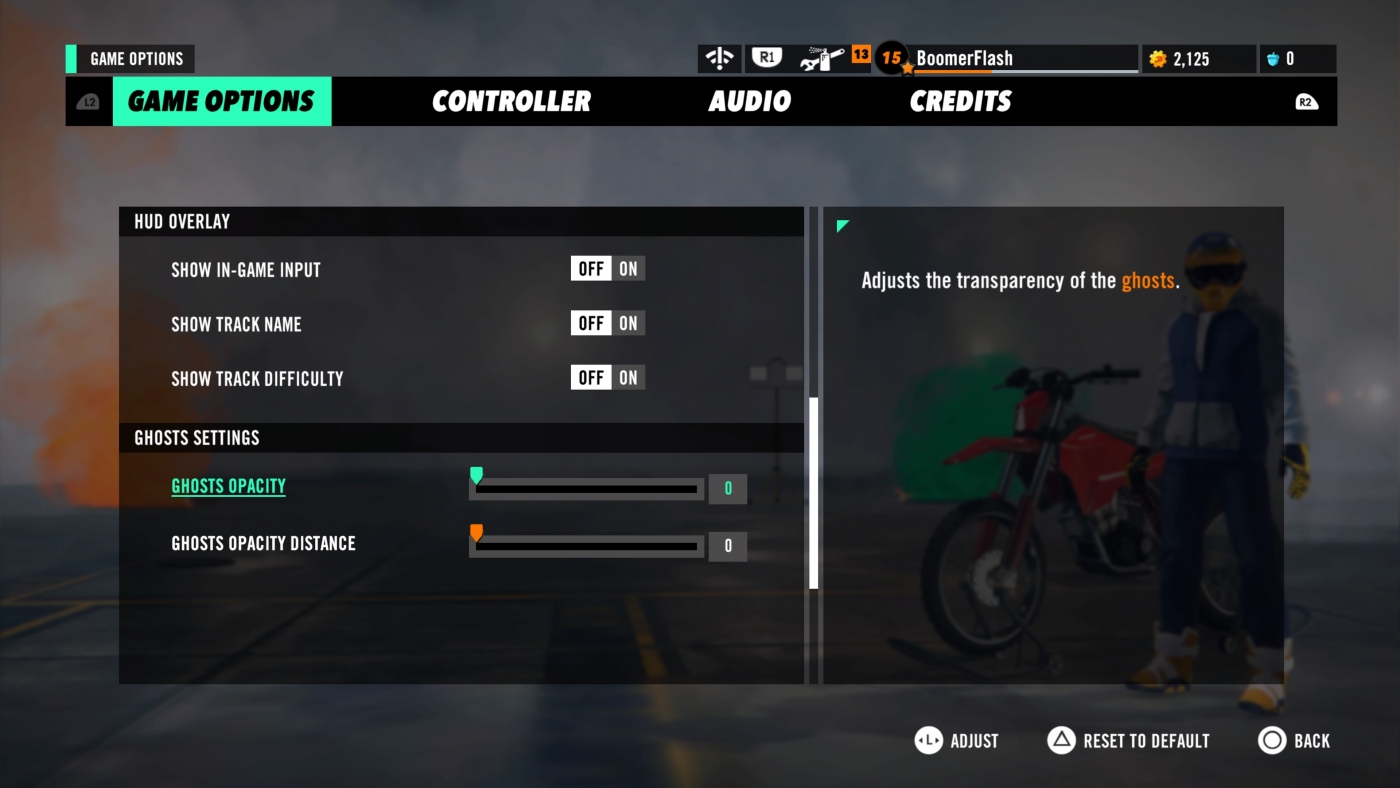Viewport: 1400px width, 788px height.
Task: Select Reset to Default
Action: 1128,740
